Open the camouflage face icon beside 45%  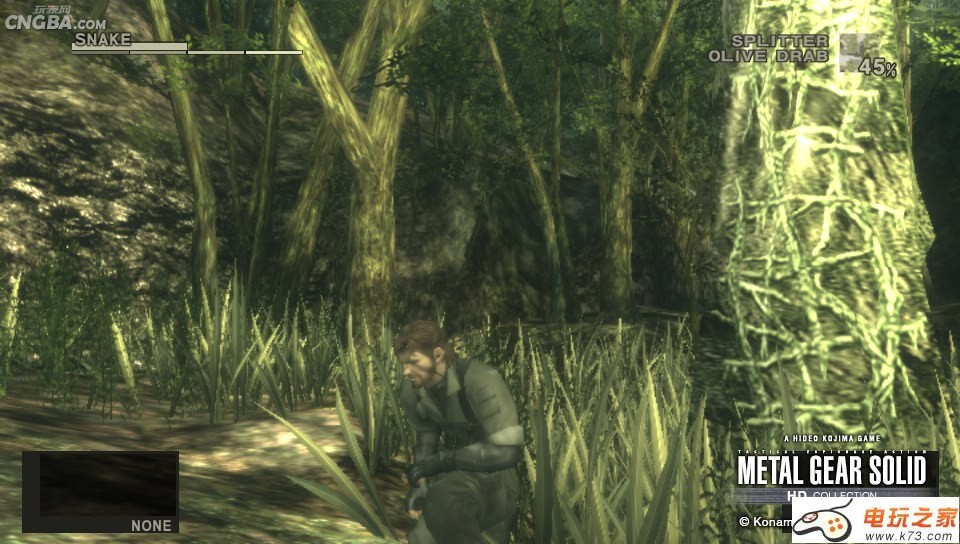[859, 52]
